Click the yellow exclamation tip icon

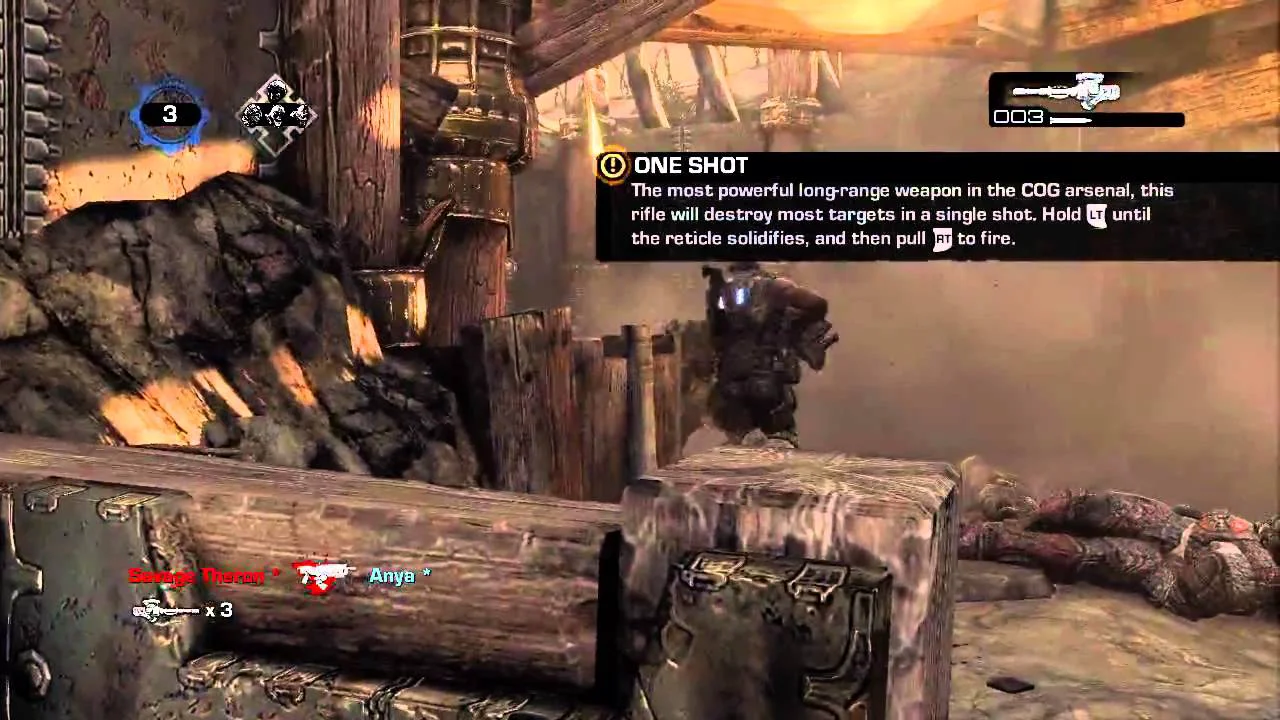pyautogui.click(x=612, y=166)
